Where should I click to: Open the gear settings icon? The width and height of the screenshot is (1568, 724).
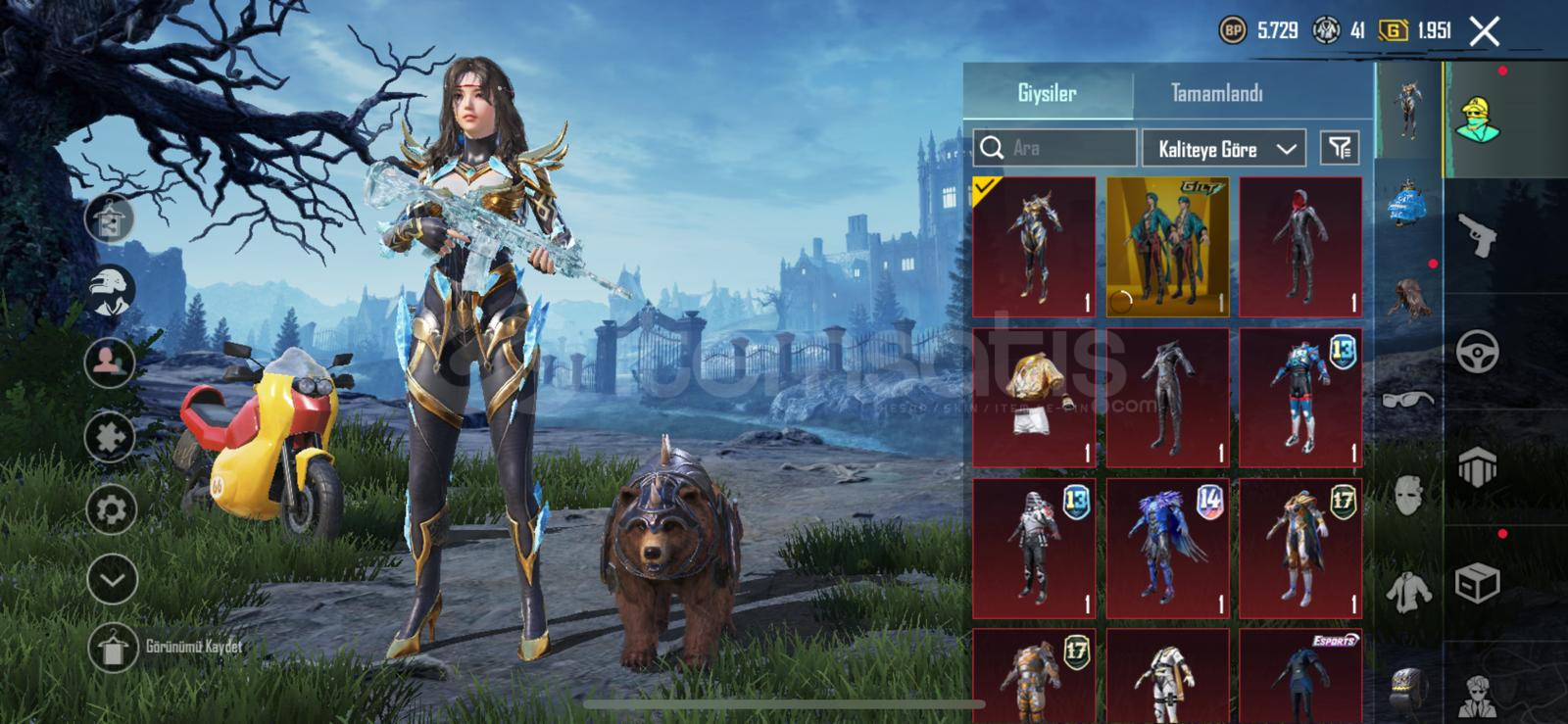coord(111,509)
